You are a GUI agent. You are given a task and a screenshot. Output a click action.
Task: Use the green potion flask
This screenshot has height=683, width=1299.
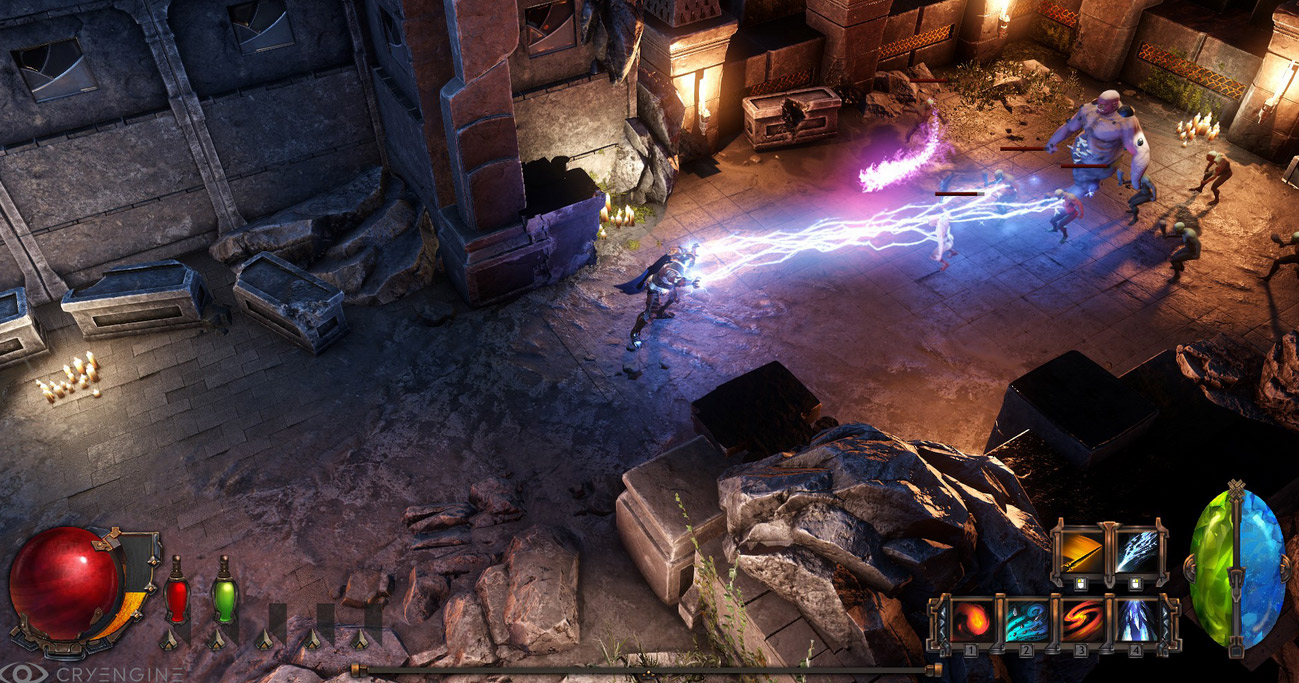pyautogui.click(x=224, y=599)
